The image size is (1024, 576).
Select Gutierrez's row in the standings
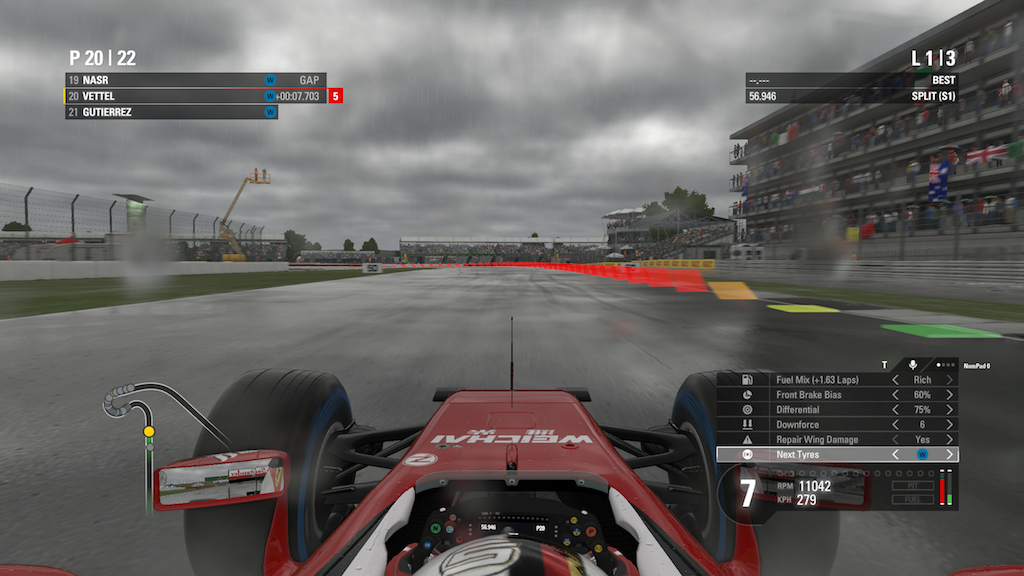click(170, 112)
